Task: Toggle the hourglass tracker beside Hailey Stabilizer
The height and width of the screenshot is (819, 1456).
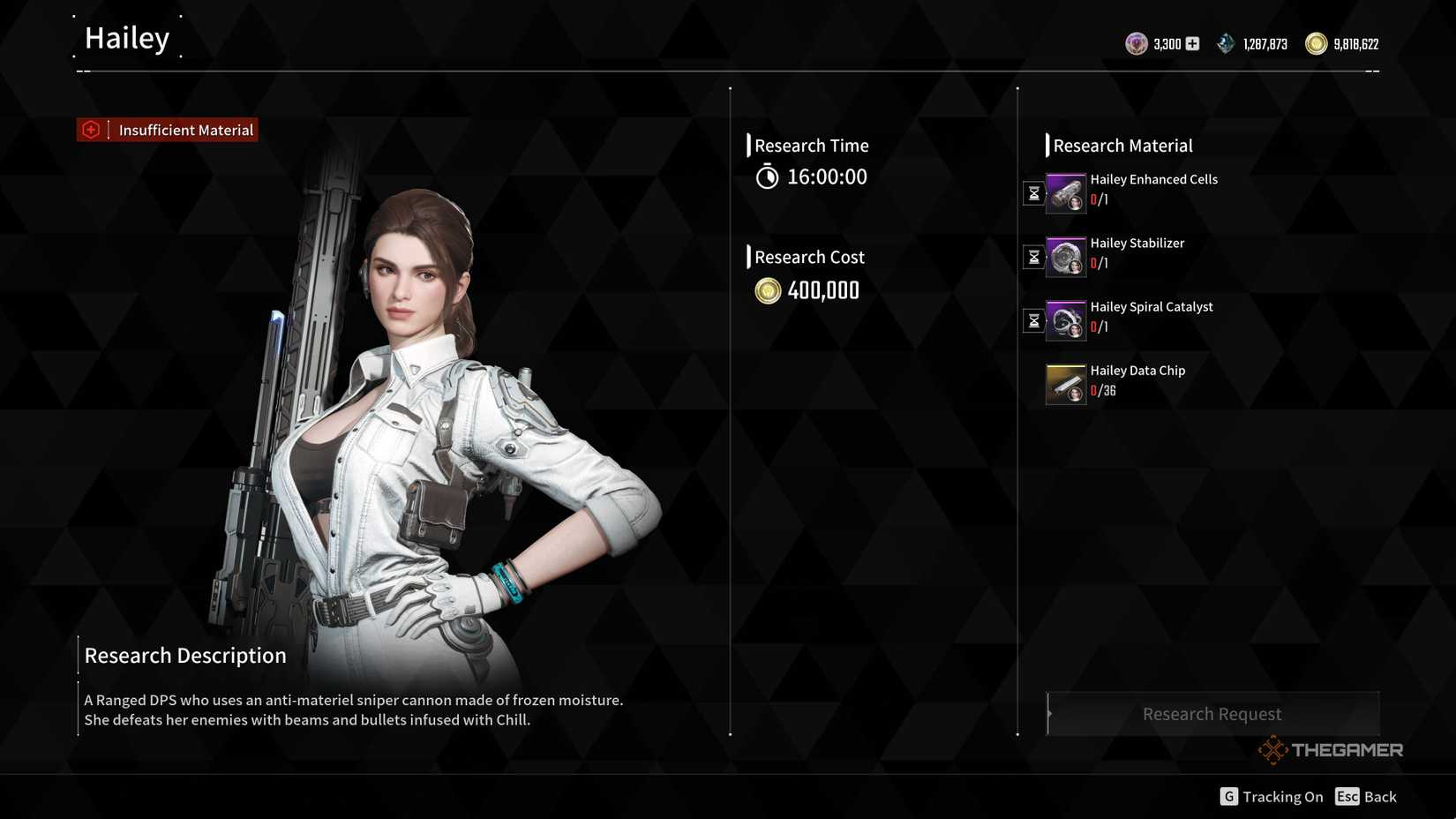Action: (x=1032, y=257)
